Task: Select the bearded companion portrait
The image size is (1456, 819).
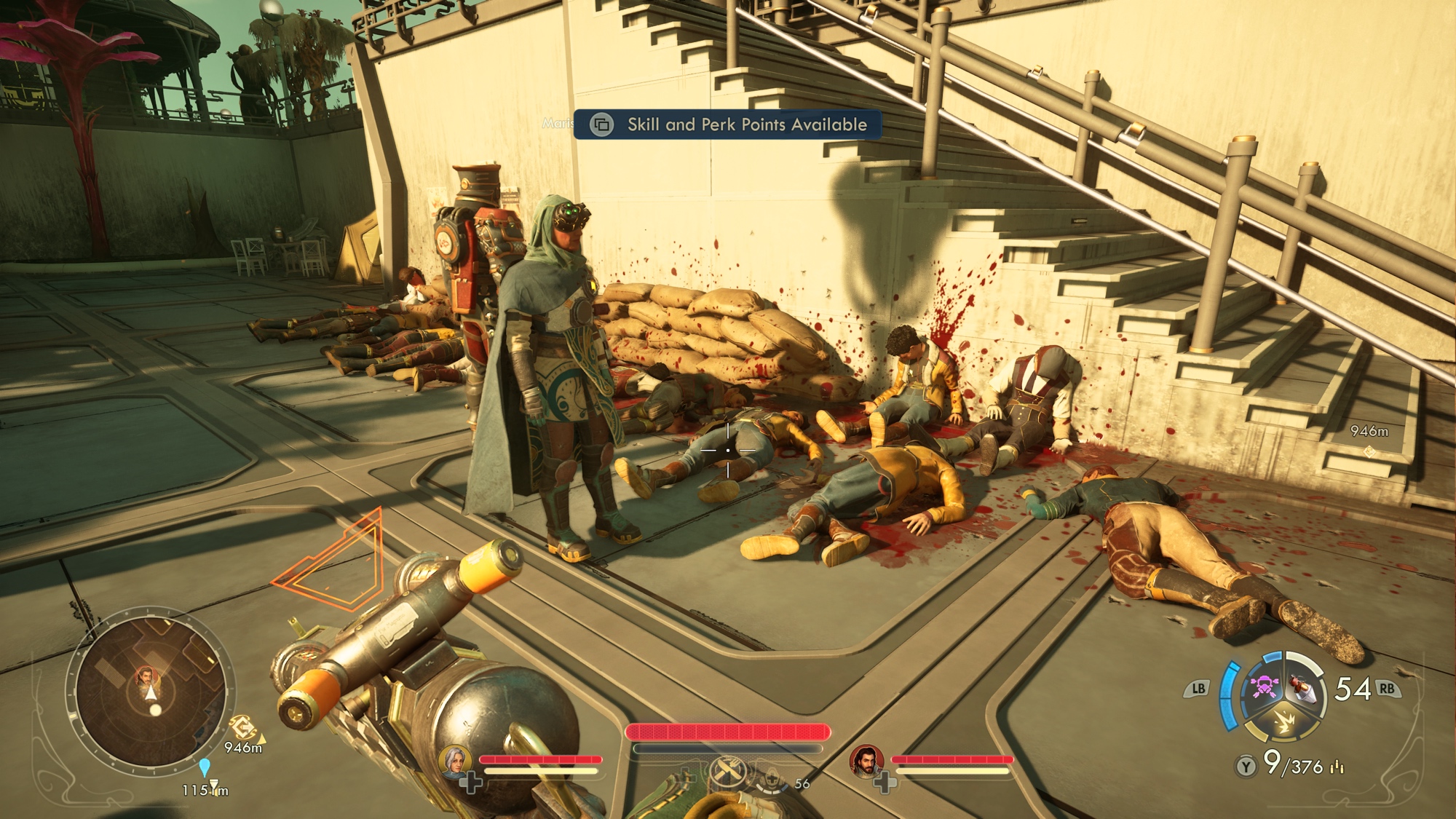Action: 865,761
